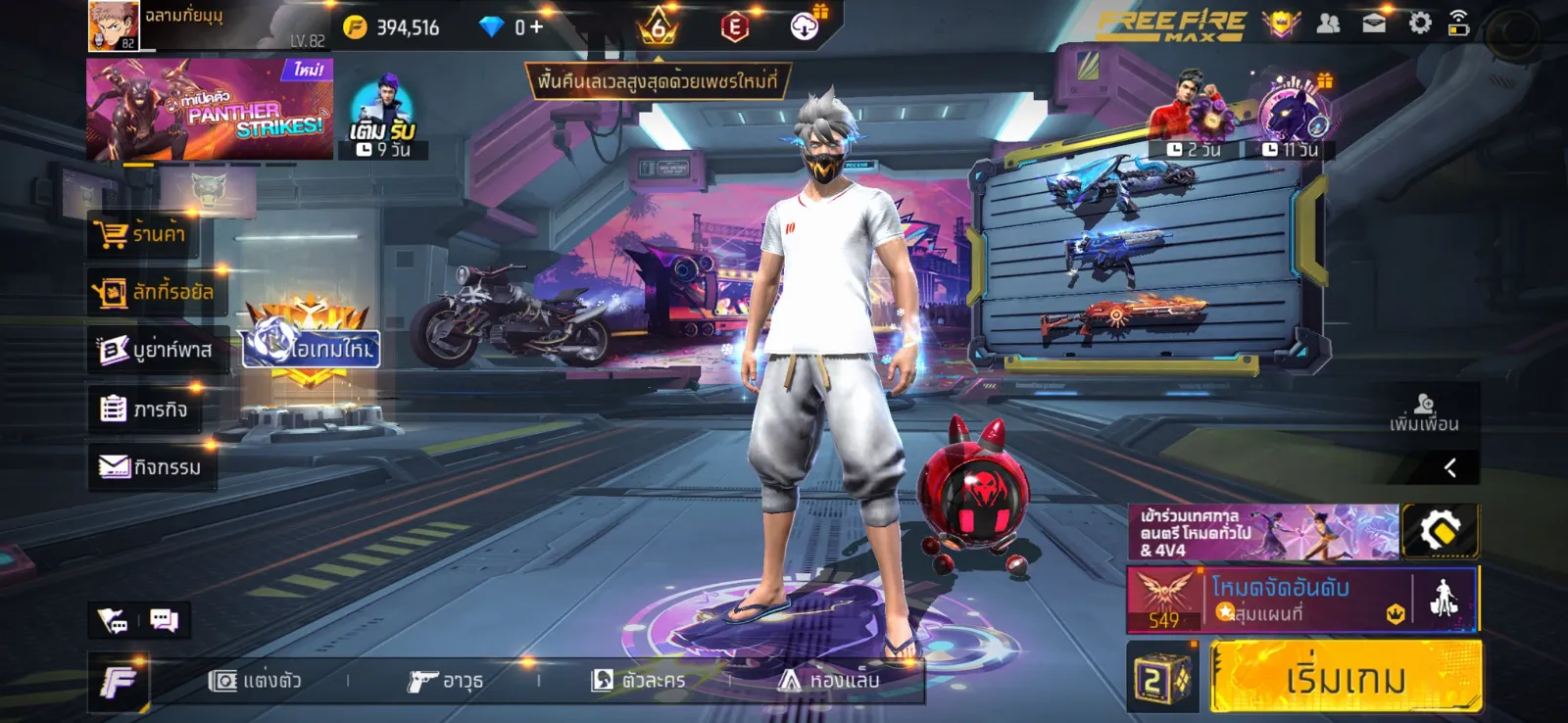Open the friends list icon
The height and width of the screenshot is (723, 1568).
1328,24
